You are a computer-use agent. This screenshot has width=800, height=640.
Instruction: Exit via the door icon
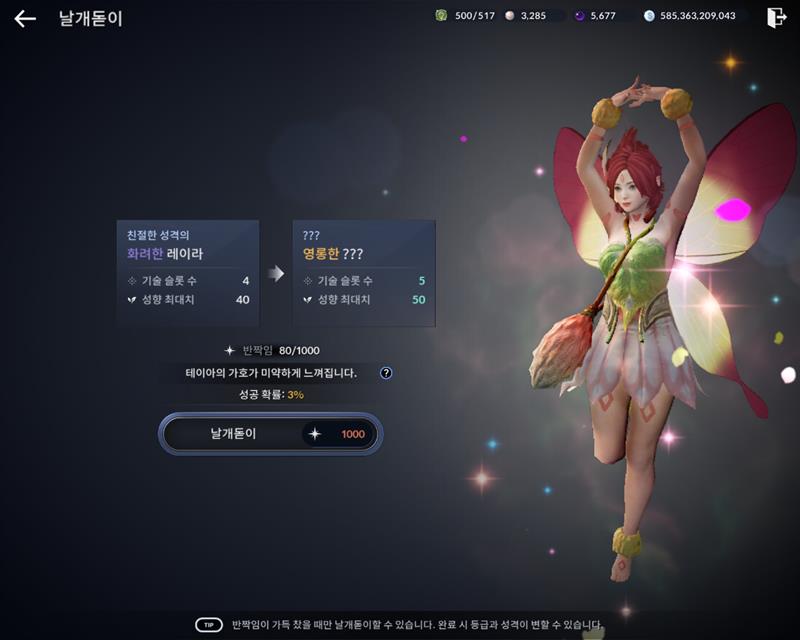click(x=776, y=17)
